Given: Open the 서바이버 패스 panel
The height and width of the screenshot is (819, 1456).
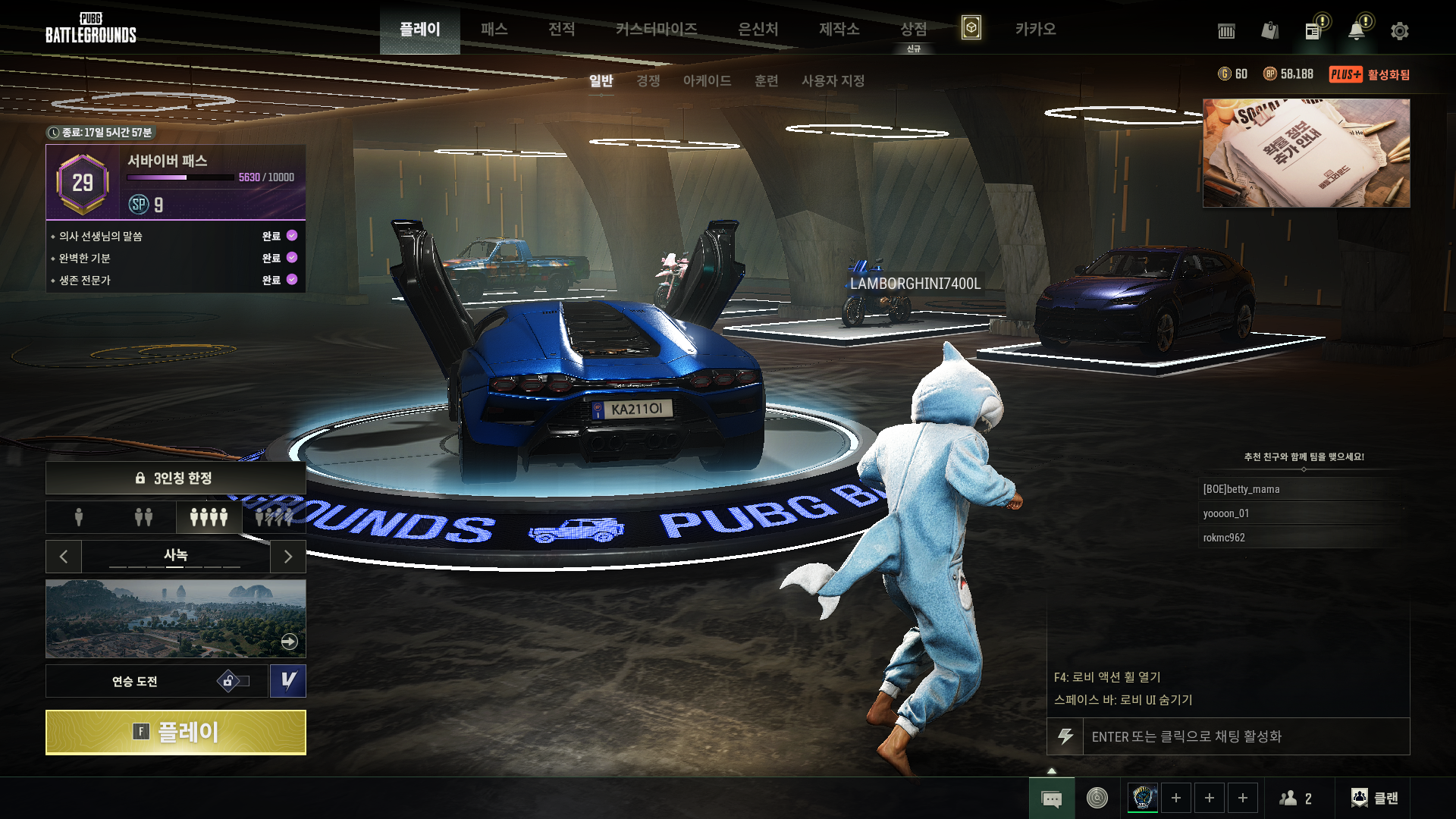Looking at the screenshot, I should click(x=175, y=182).
